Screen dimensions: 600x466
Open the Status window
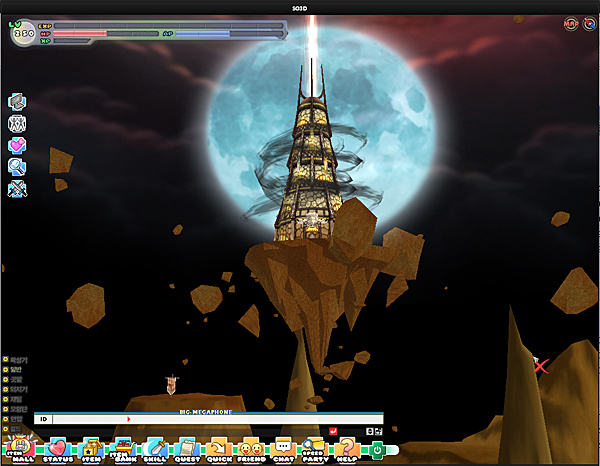[x=57, y=449]
